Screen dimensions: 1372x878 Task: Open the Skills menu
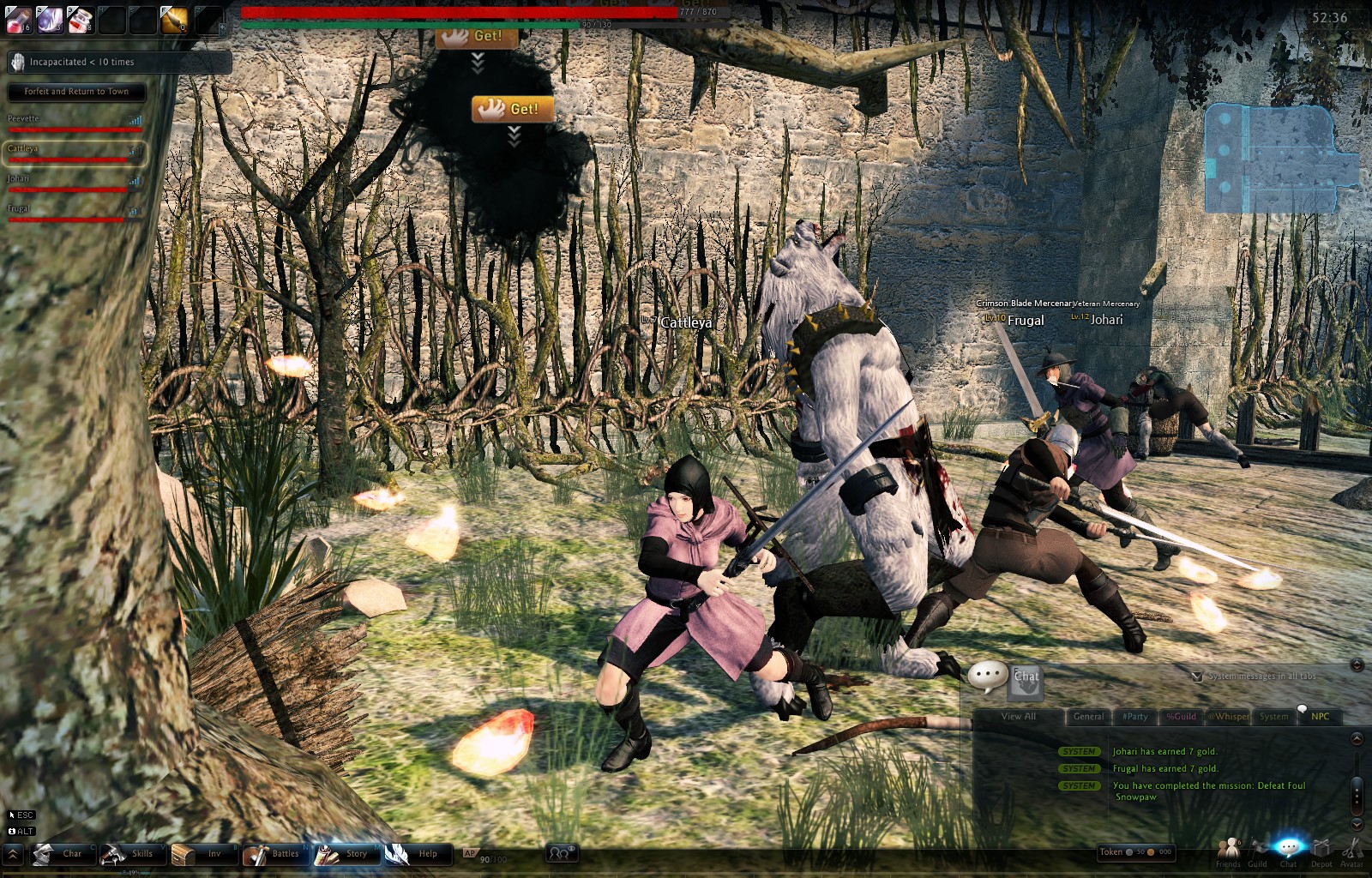click(x=129, y=854)
